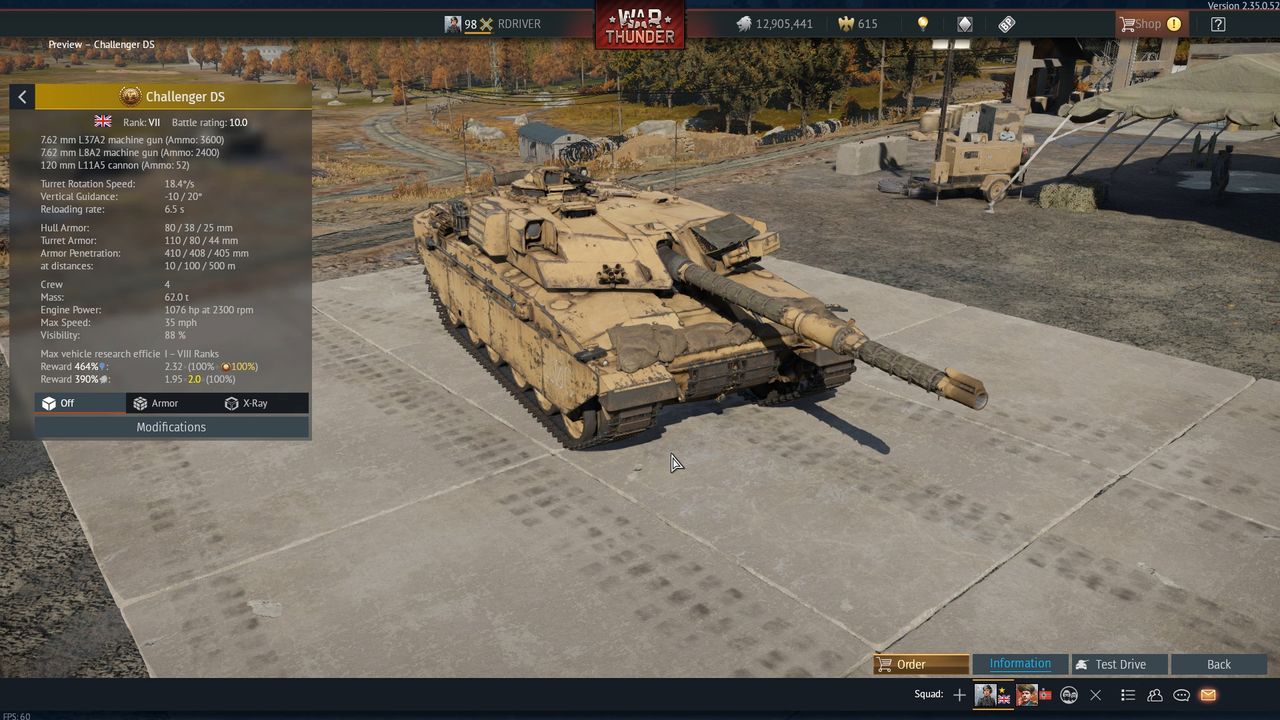This screenshot has height=720, width=1280.
Task: Click the War Thunder logo
Action: [640, 24]
